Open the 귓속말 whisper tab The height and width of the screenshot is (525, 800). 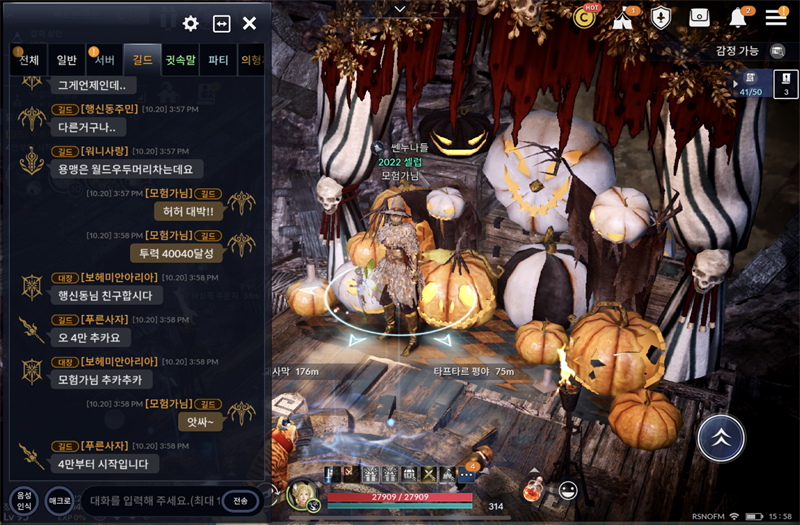181,60
